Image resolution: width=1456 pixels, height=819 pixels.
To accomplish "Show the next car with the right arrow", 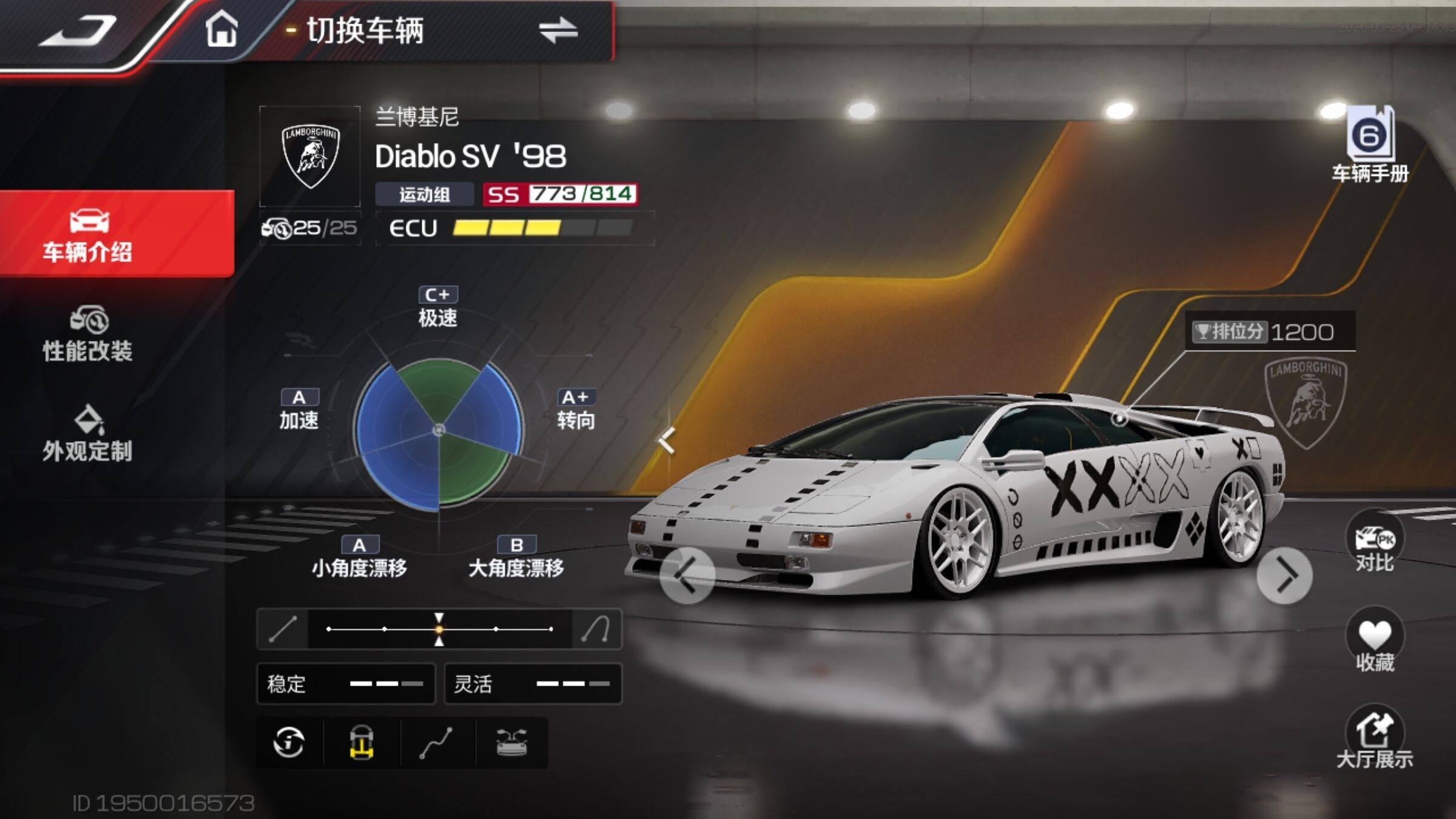I will coord(1284,575).
